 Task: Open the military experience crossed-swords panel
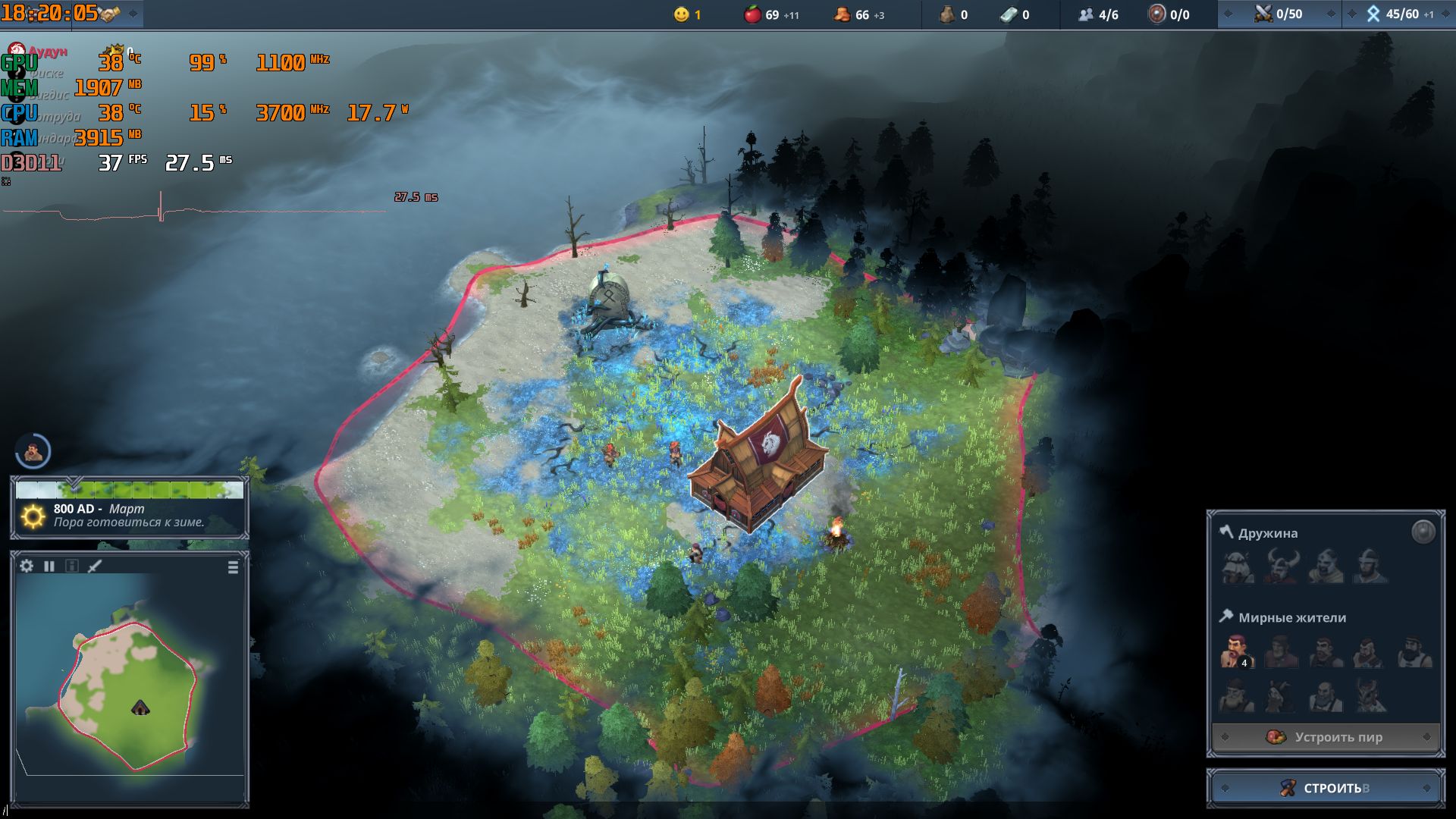(1279, 14)
